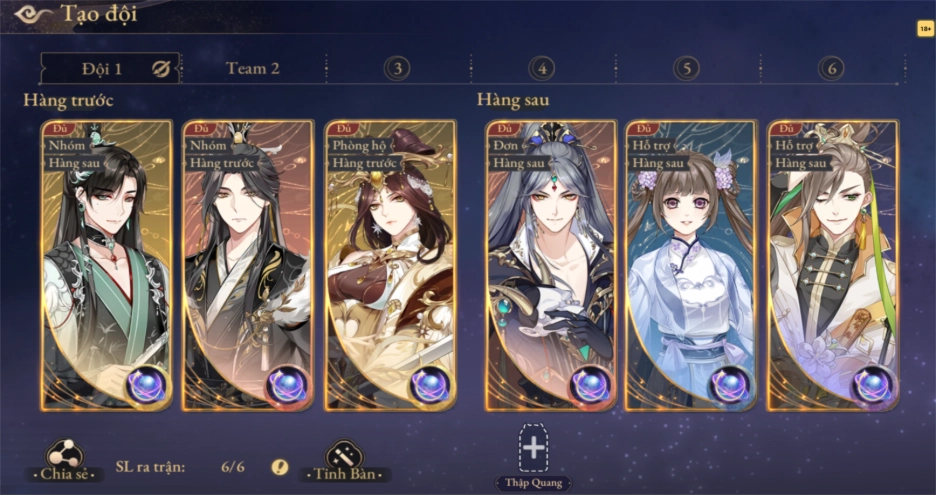Select team slot number 3
The width and height of the screenshot is (936, 495).
point(397,68)
